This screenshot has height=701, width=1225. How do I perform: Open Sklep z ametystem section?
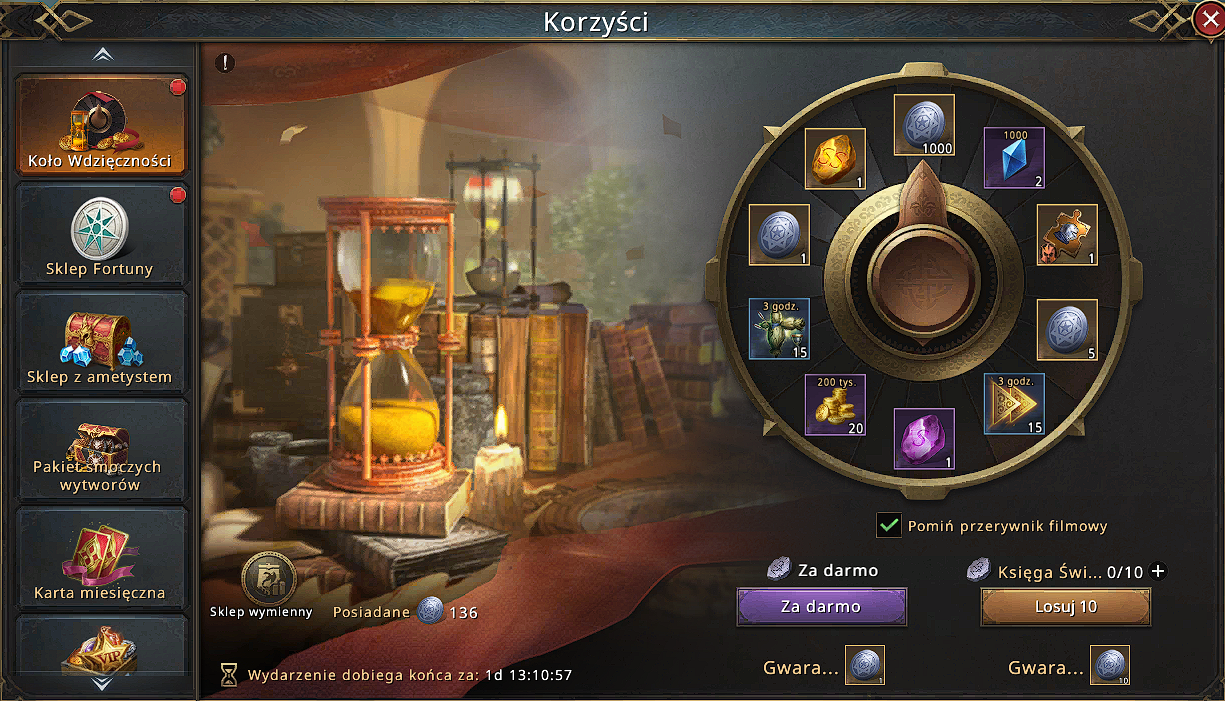pos(101,345)
